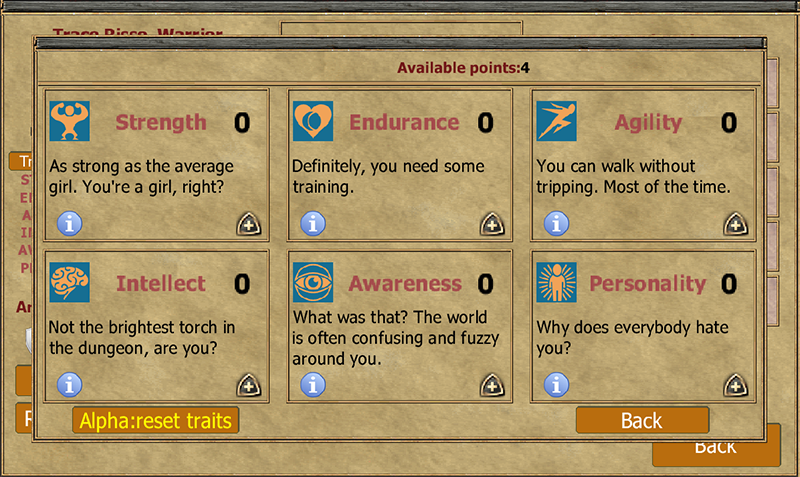View Personality trait details via info icon

coord(557,384)
